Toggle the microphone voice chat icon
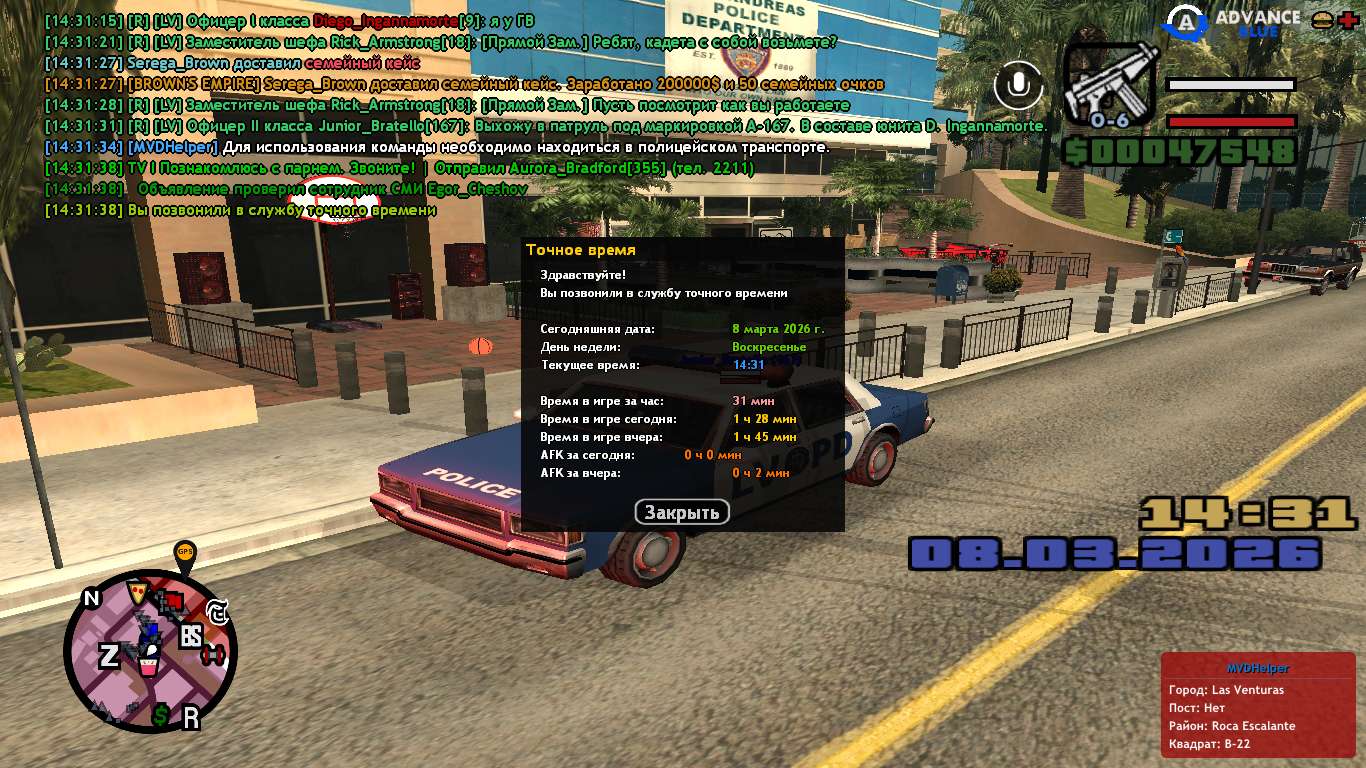Image resolution: width=1366 pixels, height=768 pixels. pyautogui.click(x=1018, y=86)
